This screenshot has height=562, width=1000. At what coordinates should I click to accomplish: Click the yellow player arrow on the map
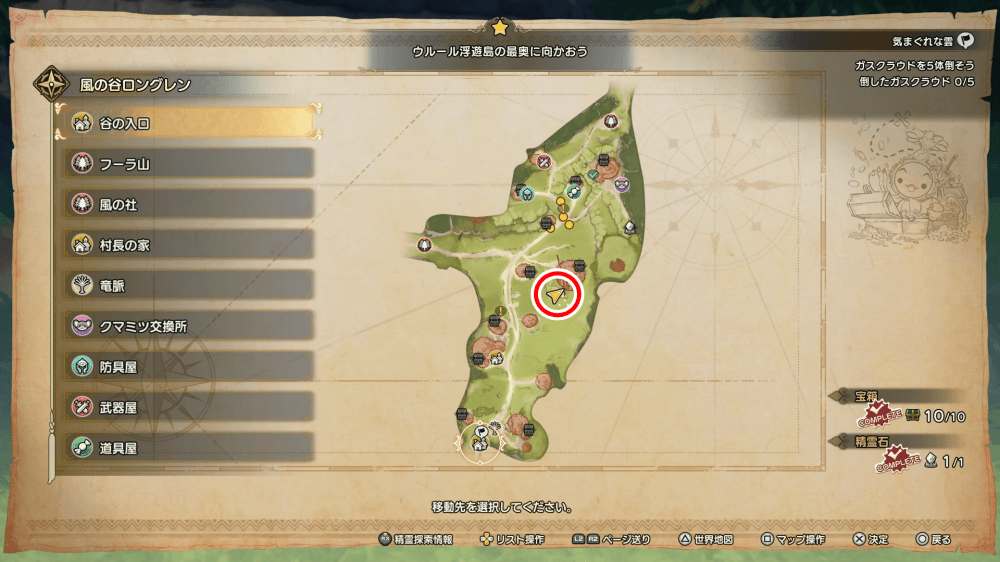[x=558, y=295]
